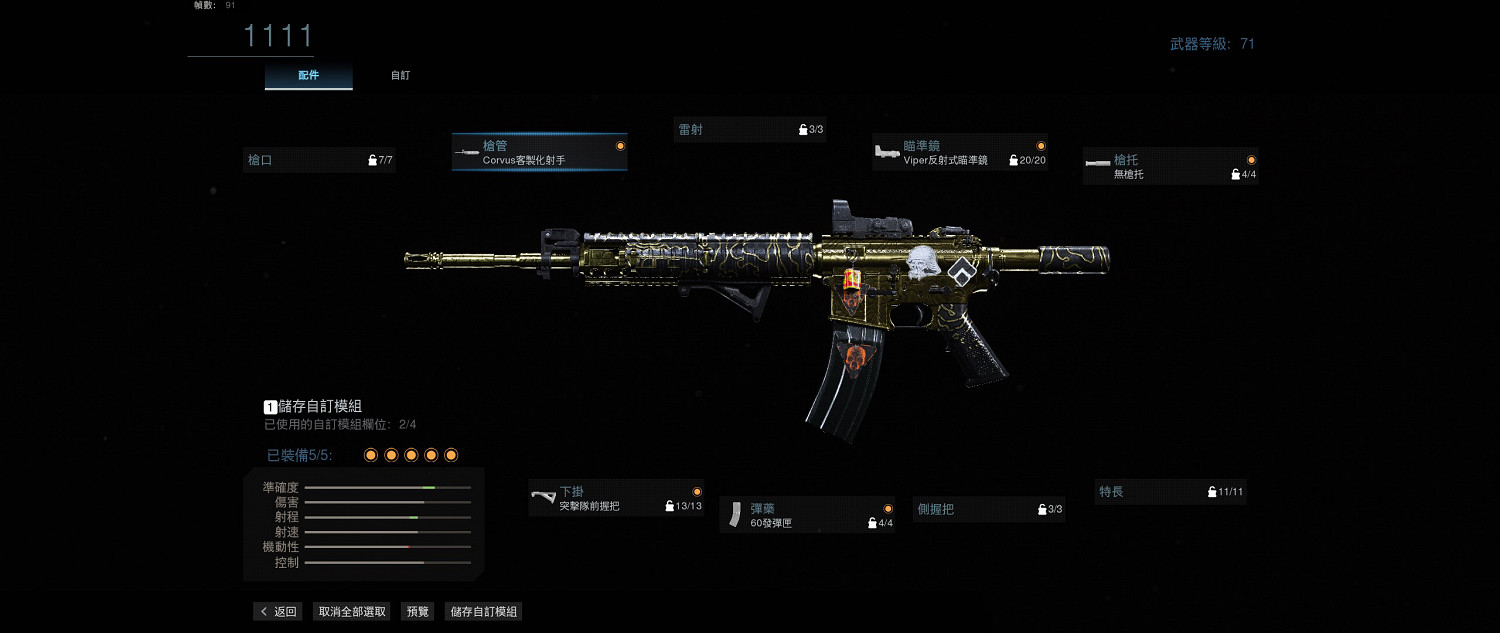Select the 彈藥 60-round magazine slot
The image size is (1500, 633).
[x=807, y=515]
